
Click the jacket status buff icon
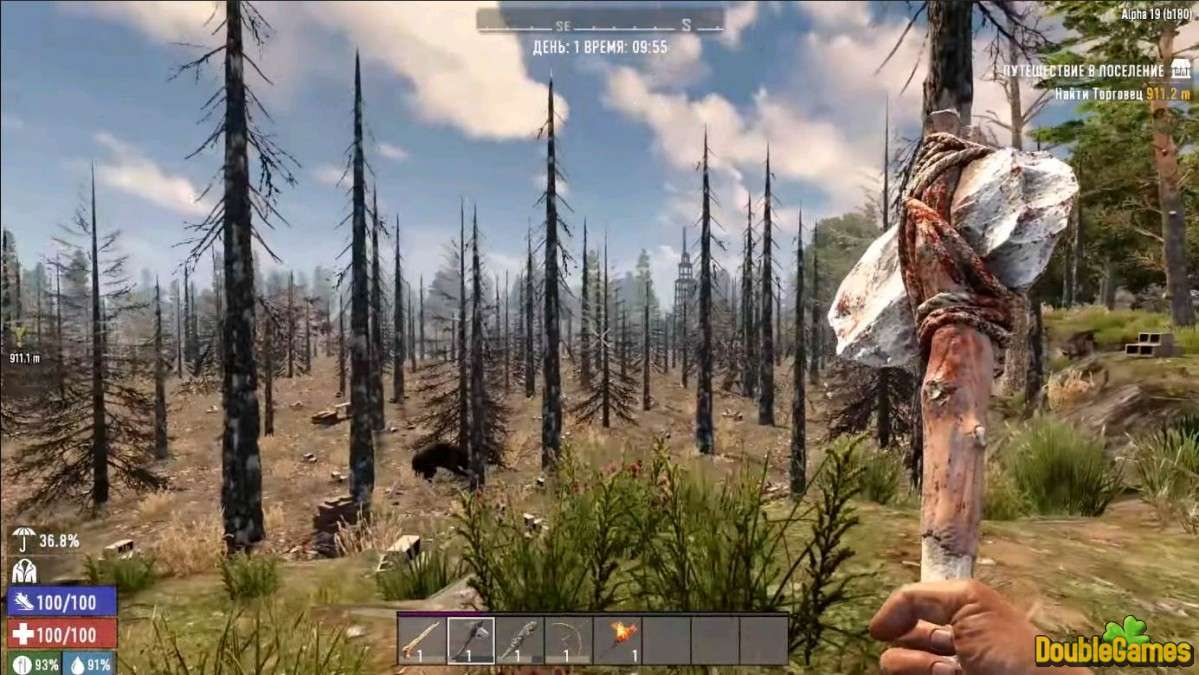pyautogui.click(x=21, y=570)
